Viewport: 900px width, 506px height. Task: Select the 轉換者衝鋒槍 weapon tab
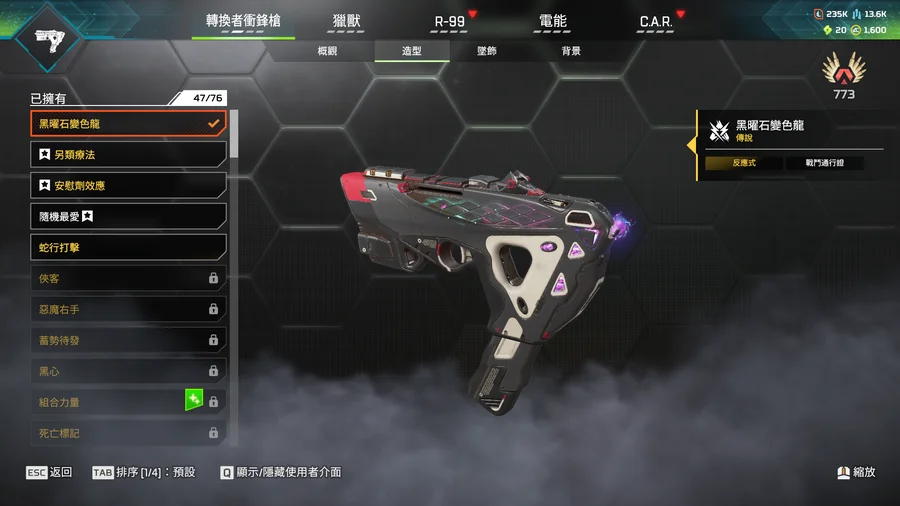pyautogui.click(x=243, y=21)
